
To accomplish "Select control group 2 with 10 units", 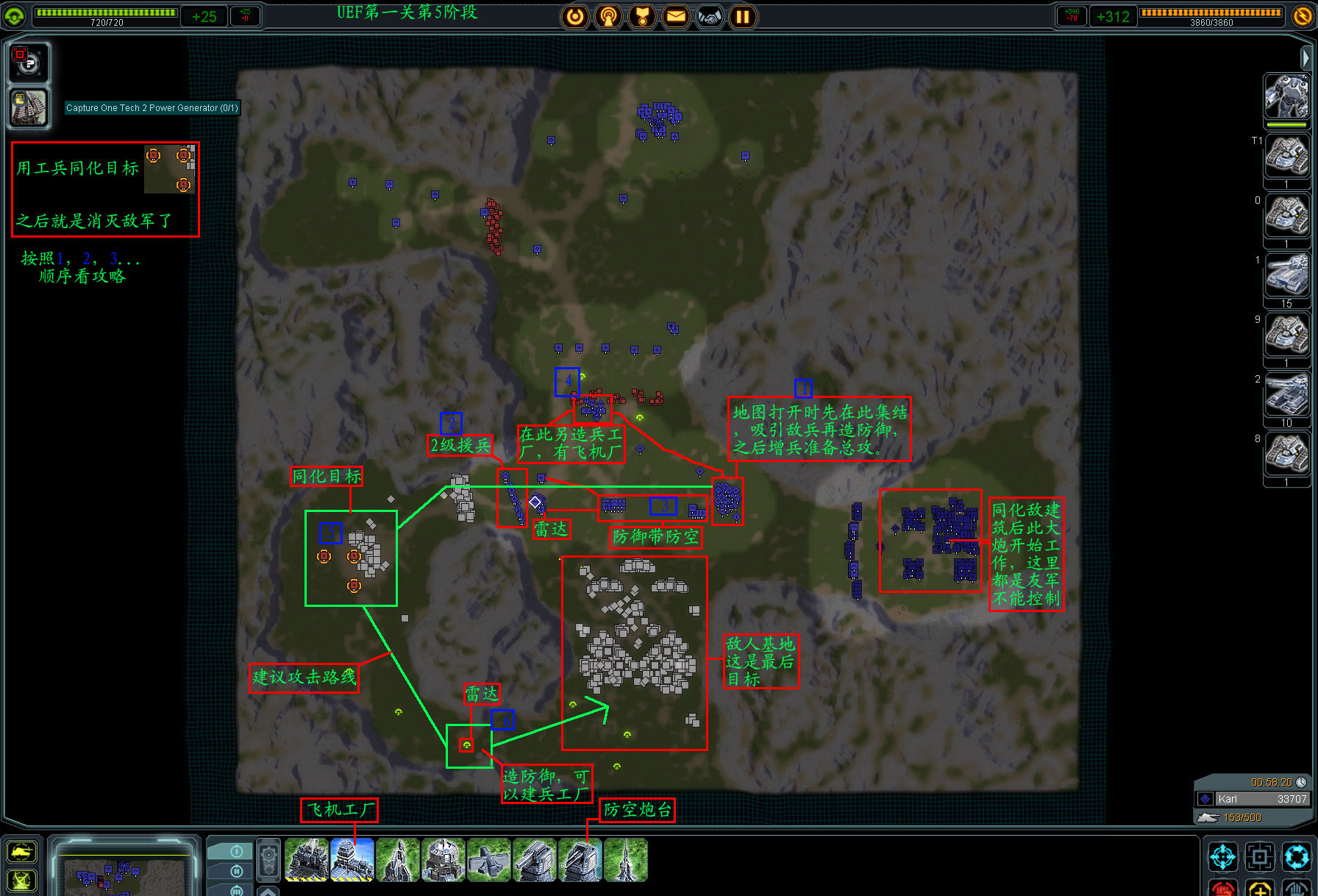I will (x=1286, y=394).
